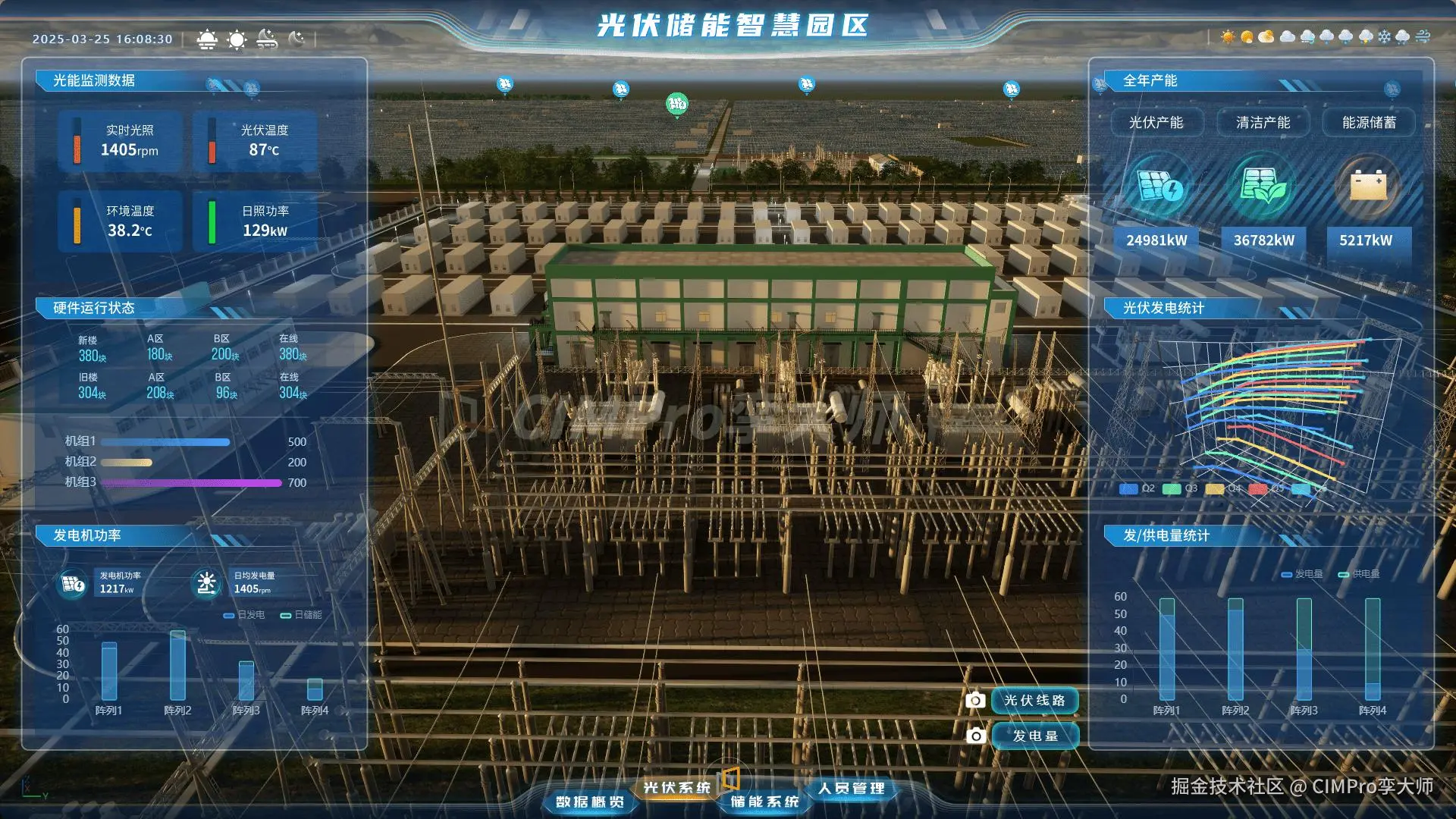
Task: Switch to the 能源储蓄 tab
Action: pos(1369,123)
